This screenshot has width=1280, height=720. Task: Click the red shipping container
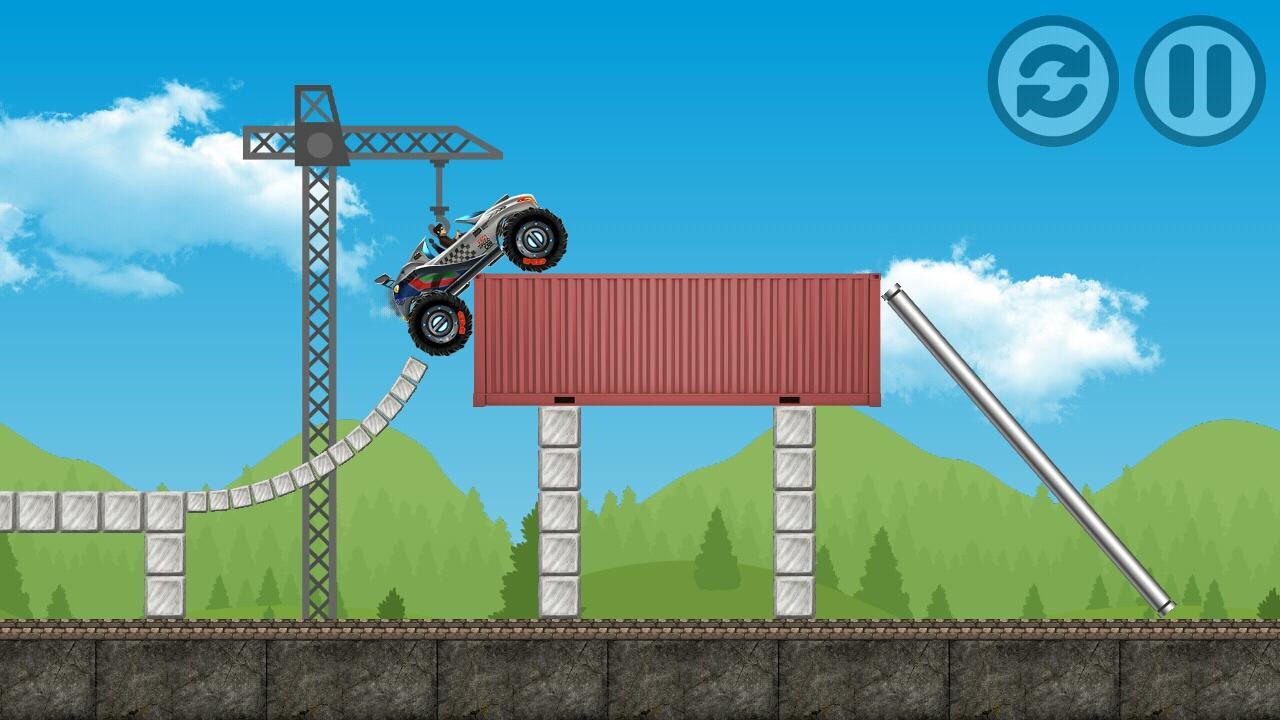pos(675,340)
